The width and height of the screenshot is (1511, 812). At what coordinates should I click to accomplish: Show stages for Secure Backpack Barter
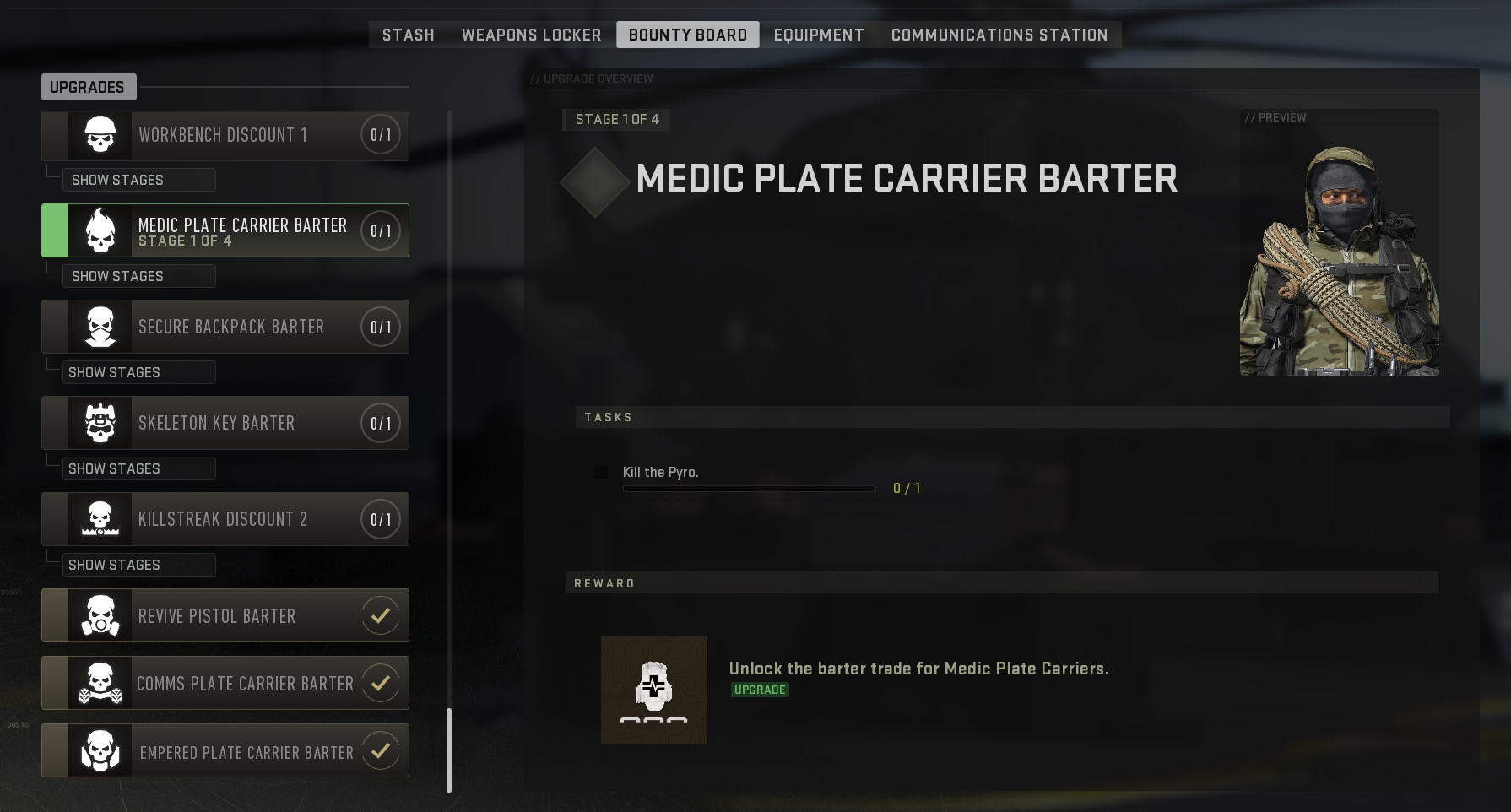coord(138,371)
